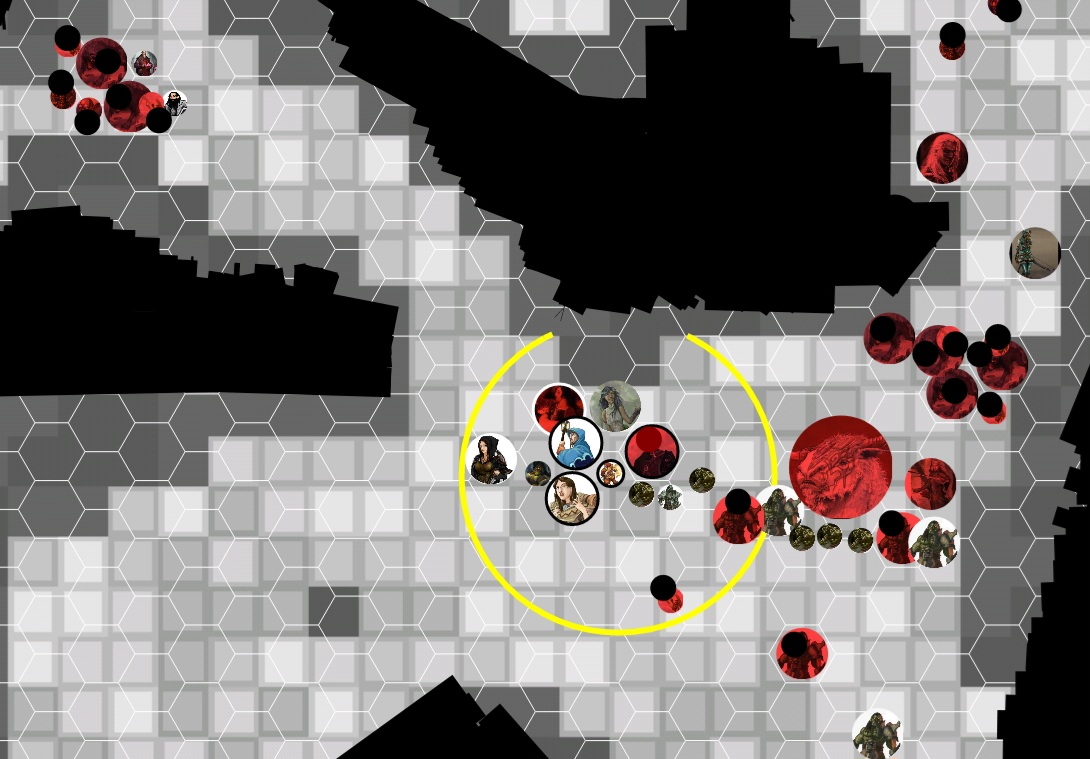The image size is (1090, 759).
Task: Pick the small red-robed figure token
Action: point(144,63)
